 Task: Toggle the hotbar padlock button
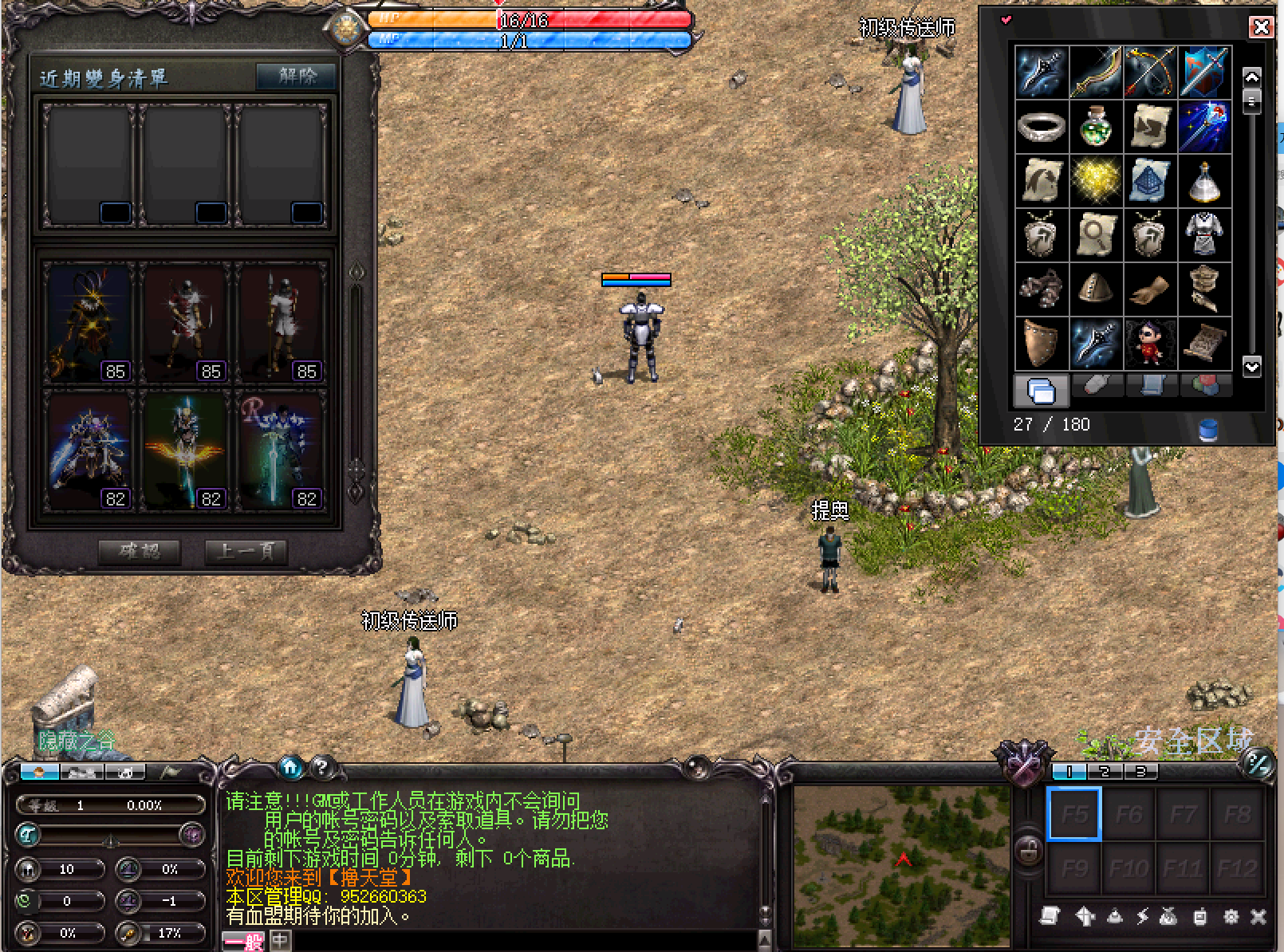click(x=1029, y=850)
